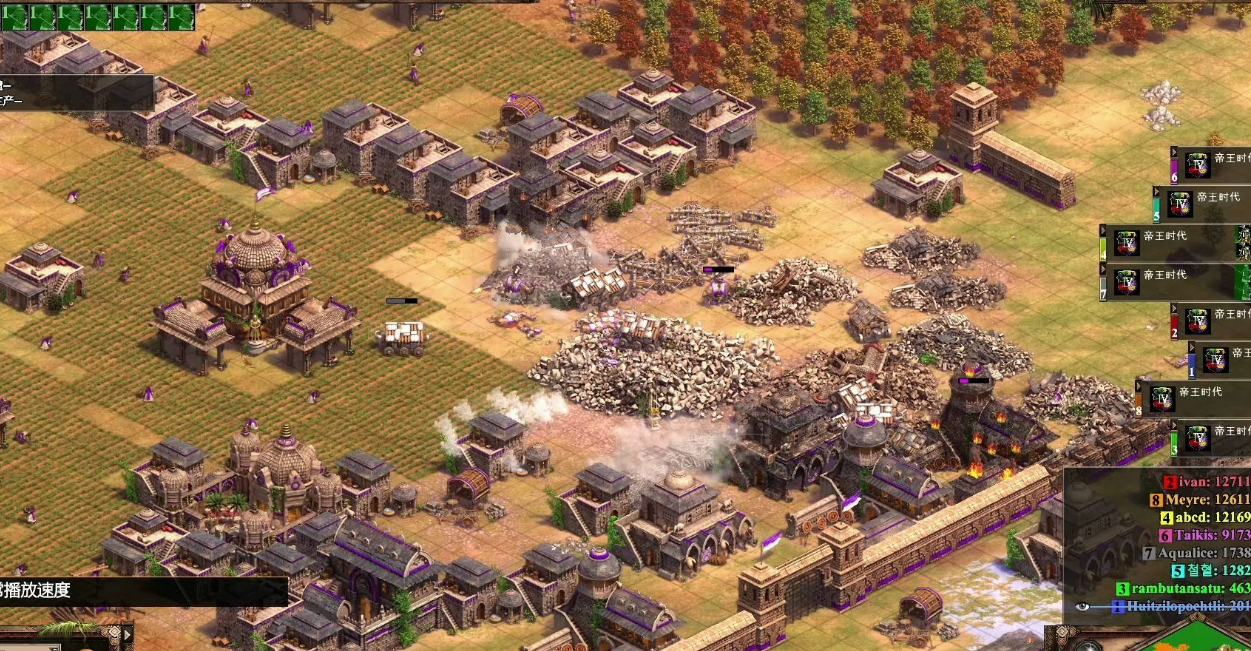Click player 1's blue age icon
The width and height of the screenshot is (1251, 651).
point(1216,360)
